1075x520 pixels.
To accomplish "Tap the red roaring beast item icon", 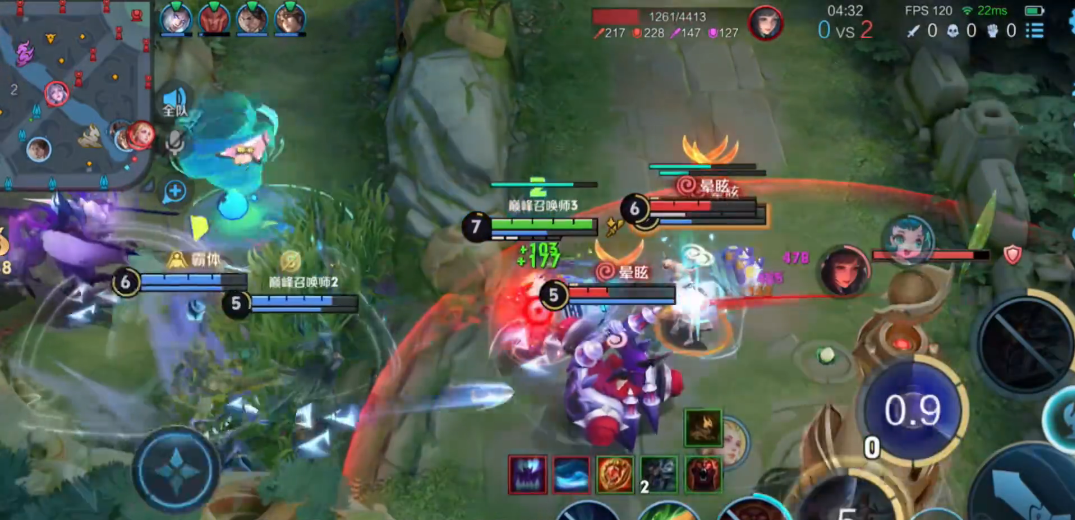I will click(703, 474).
